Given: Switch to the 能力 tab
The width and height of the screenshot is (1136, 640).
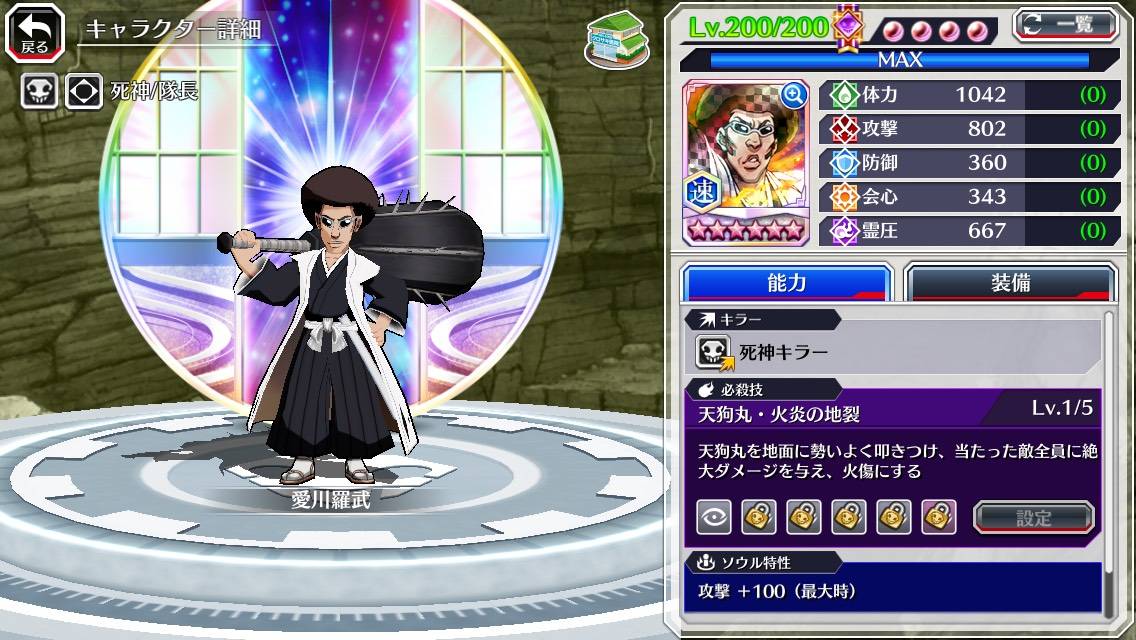Looking at the screenshot, I should pyautogui.click(x=786, y=283).
